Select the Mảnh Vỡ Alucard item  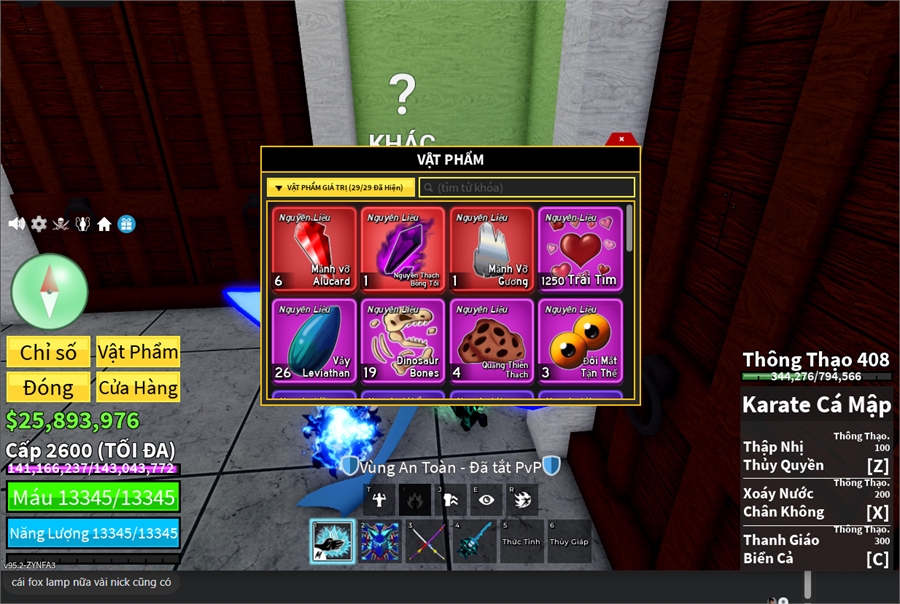[x=314, y=248]
